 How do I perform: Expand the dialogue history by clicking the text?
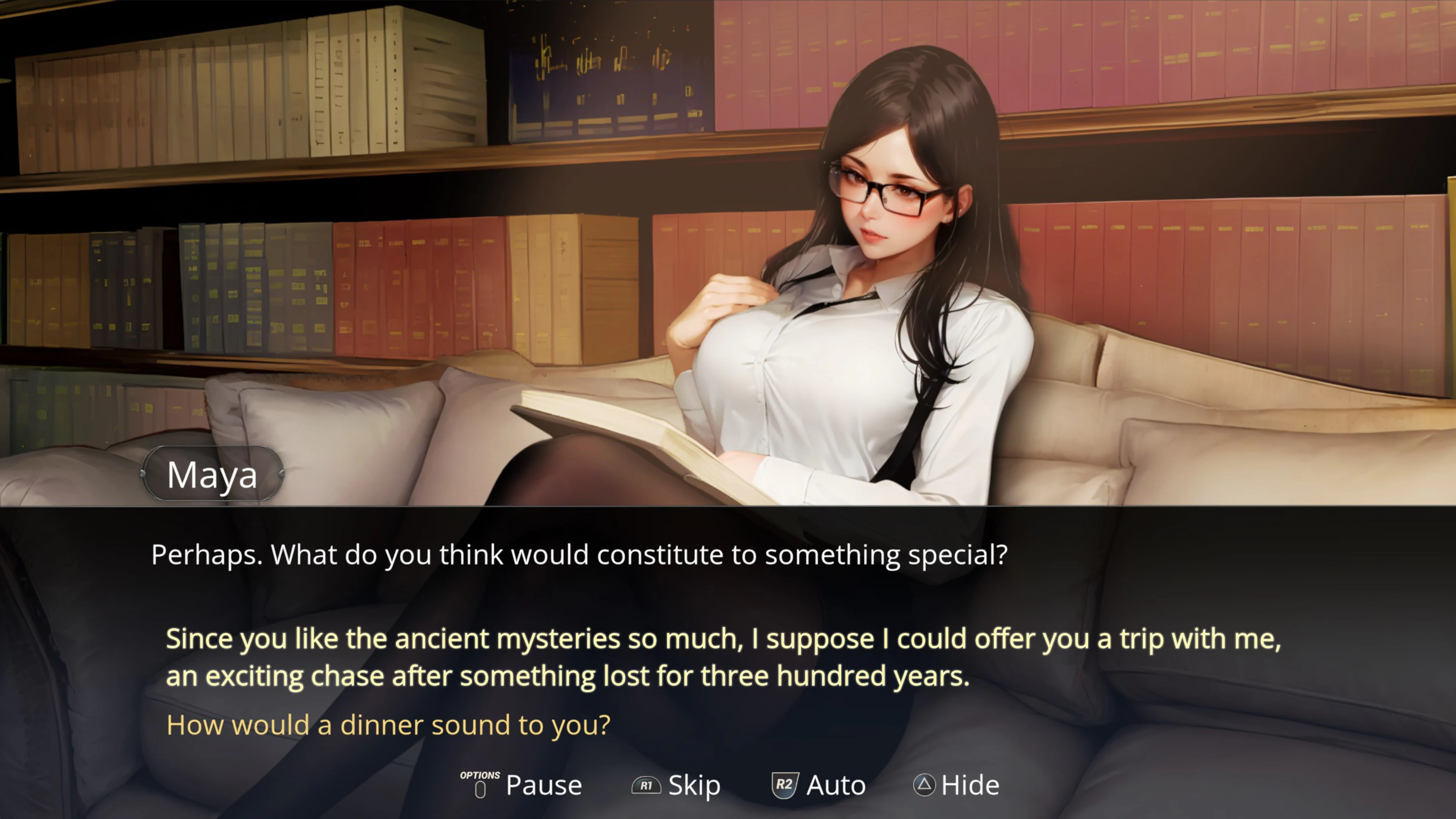[x=579, y=555]
